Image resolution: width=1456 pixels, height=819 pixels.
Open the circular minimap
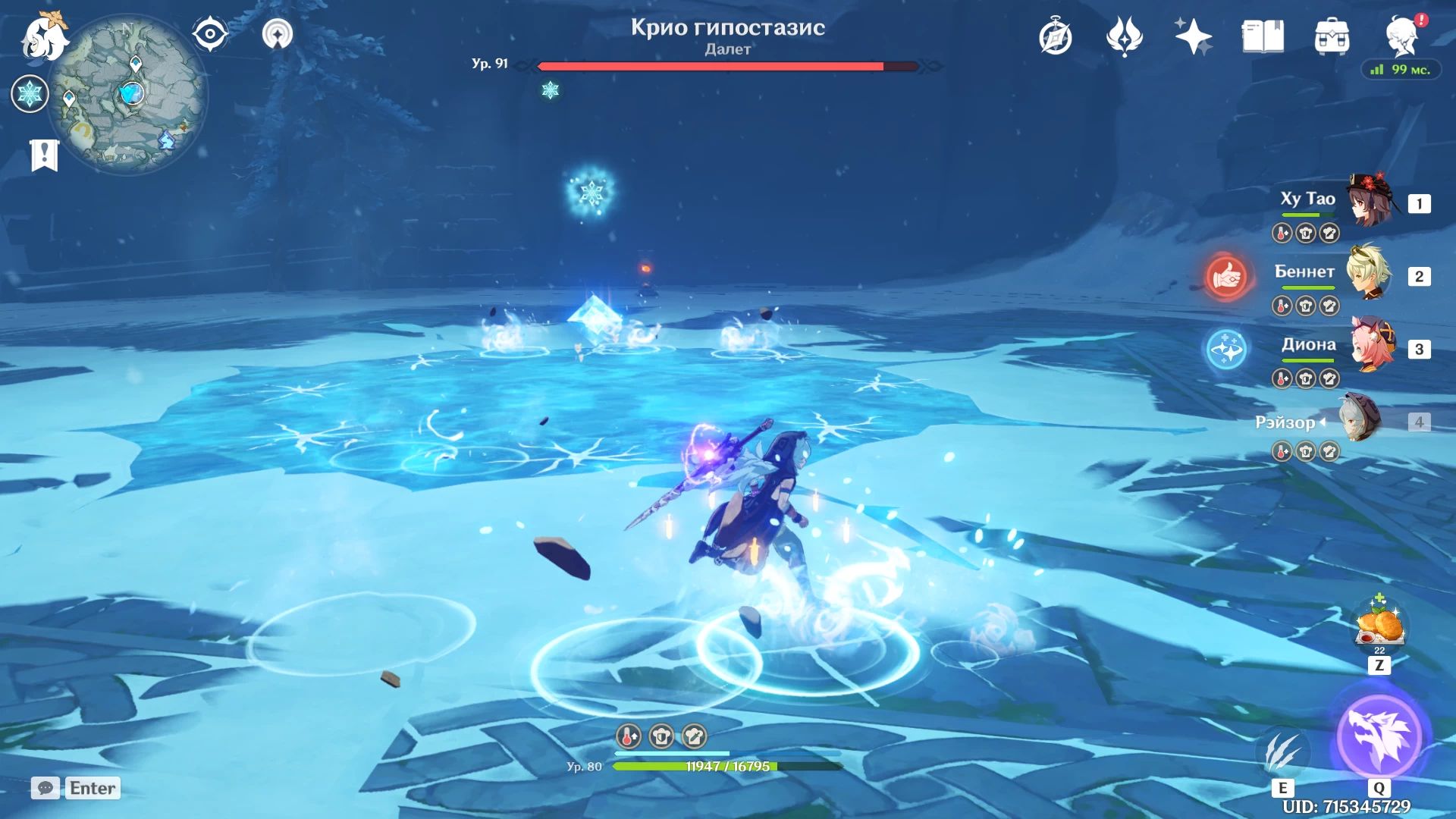tap(127, 94)
